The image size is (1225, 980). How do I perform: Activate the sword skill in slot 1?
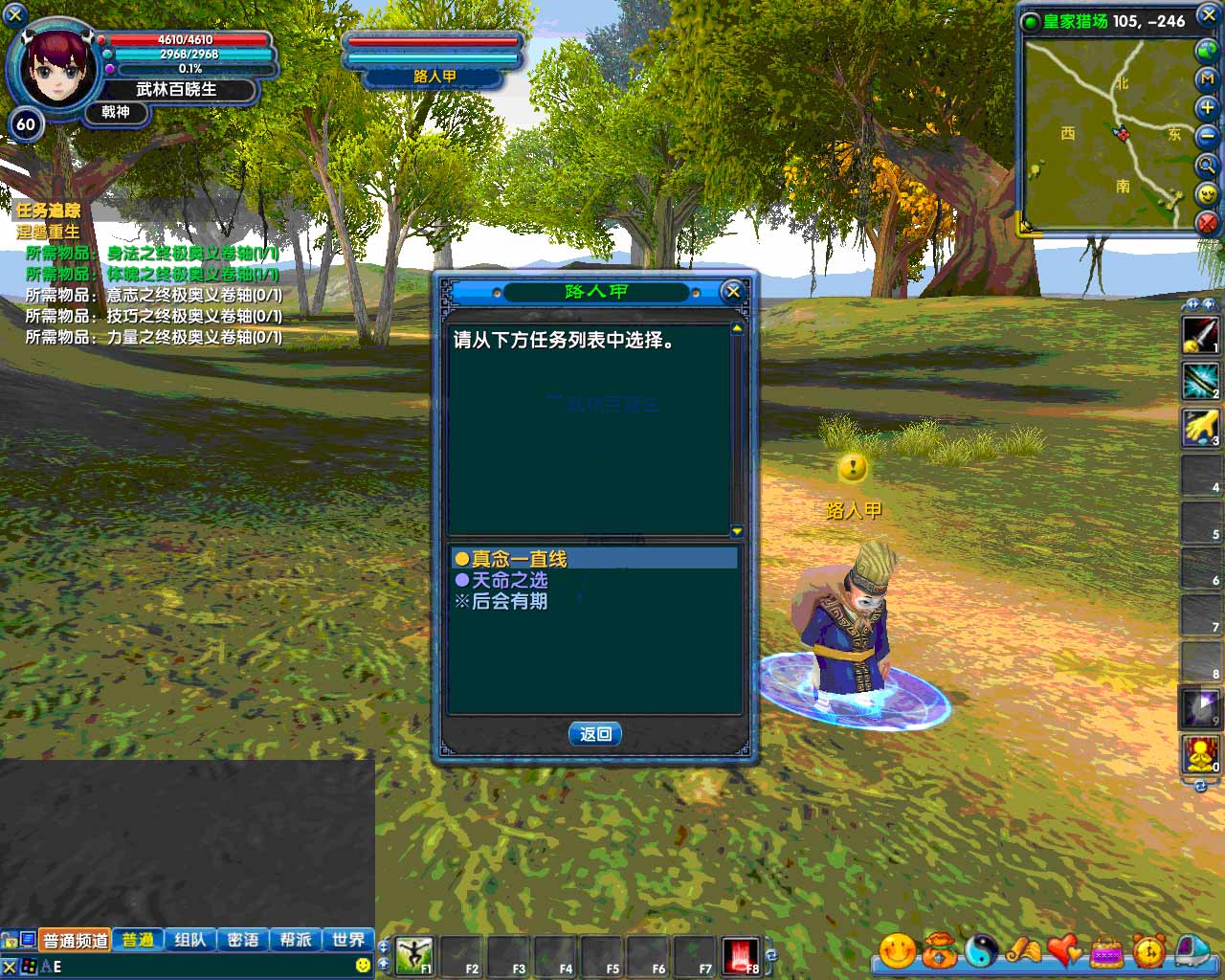pos(1201,335)
